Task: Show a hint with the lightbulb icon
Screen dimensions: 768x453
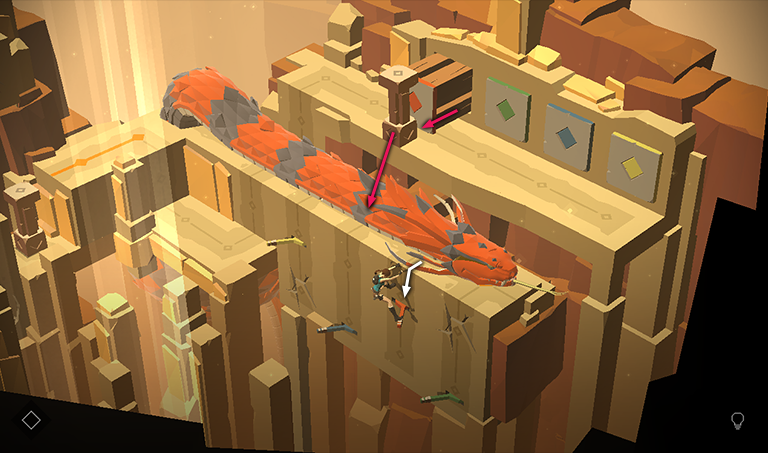Action: tap(738, 420)
